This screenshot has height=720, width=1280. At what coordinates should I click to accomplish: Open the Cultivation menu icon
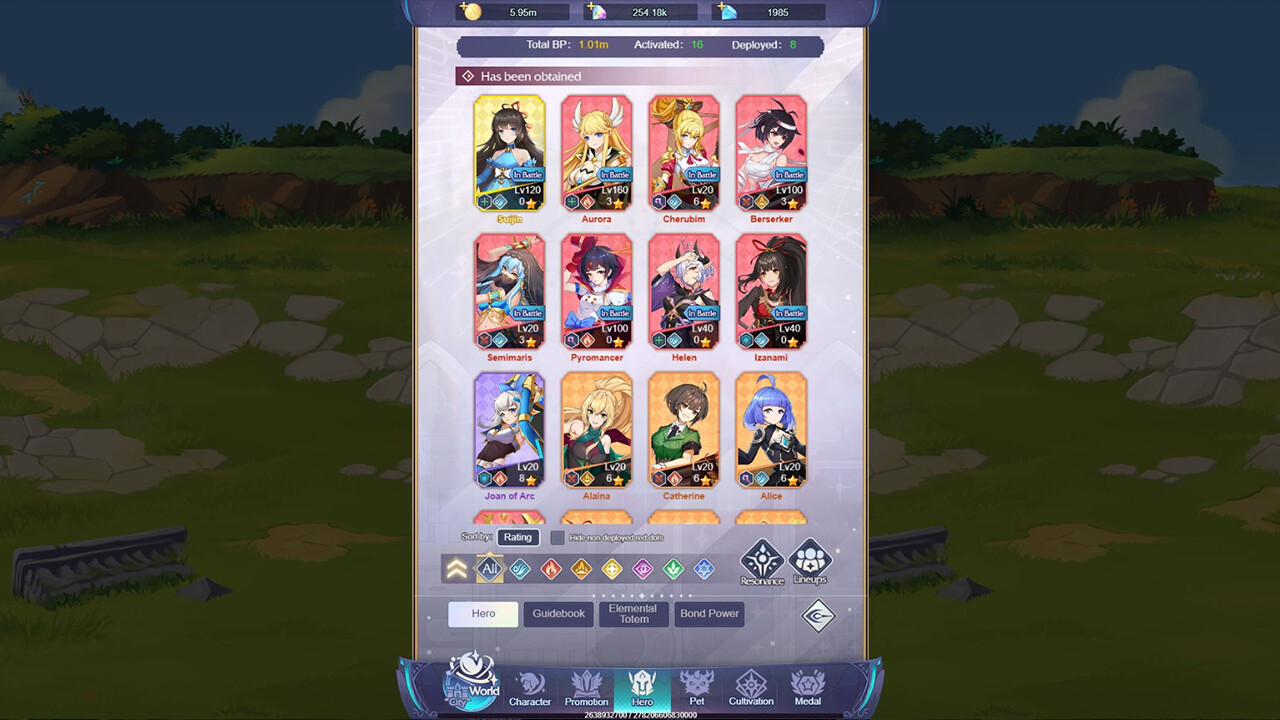point(751,688)
